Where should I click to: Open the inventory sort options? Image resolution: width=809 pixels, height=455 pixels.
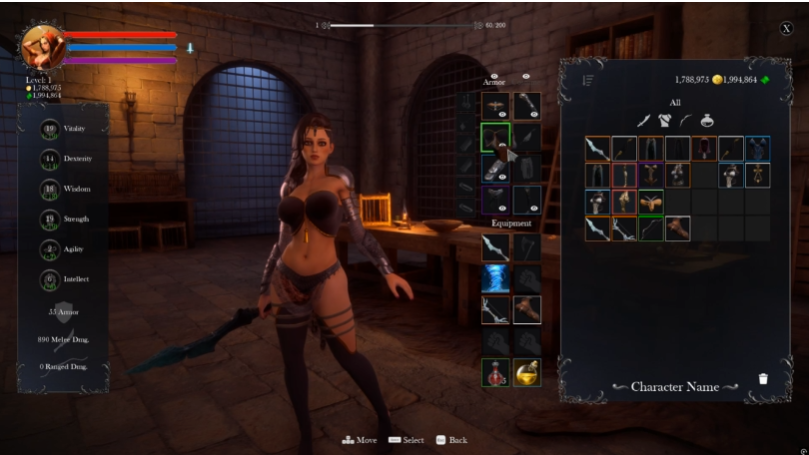[587, 80]
